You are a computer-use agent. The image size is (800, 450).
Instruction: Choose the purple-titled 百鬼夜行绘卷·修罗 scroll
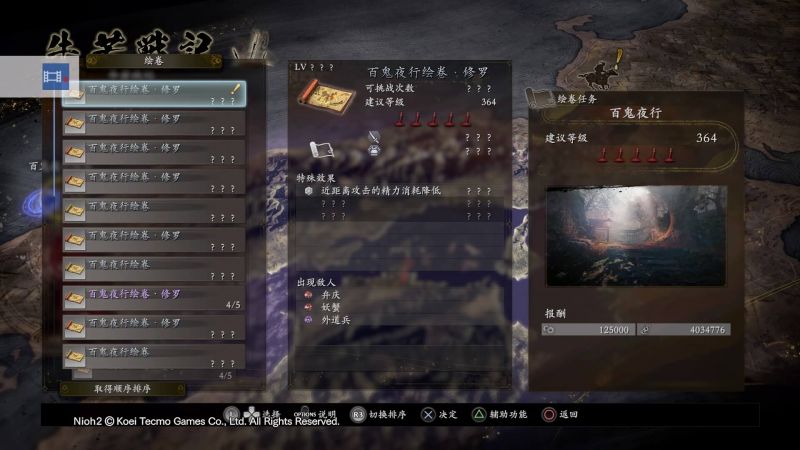(153, 298)
